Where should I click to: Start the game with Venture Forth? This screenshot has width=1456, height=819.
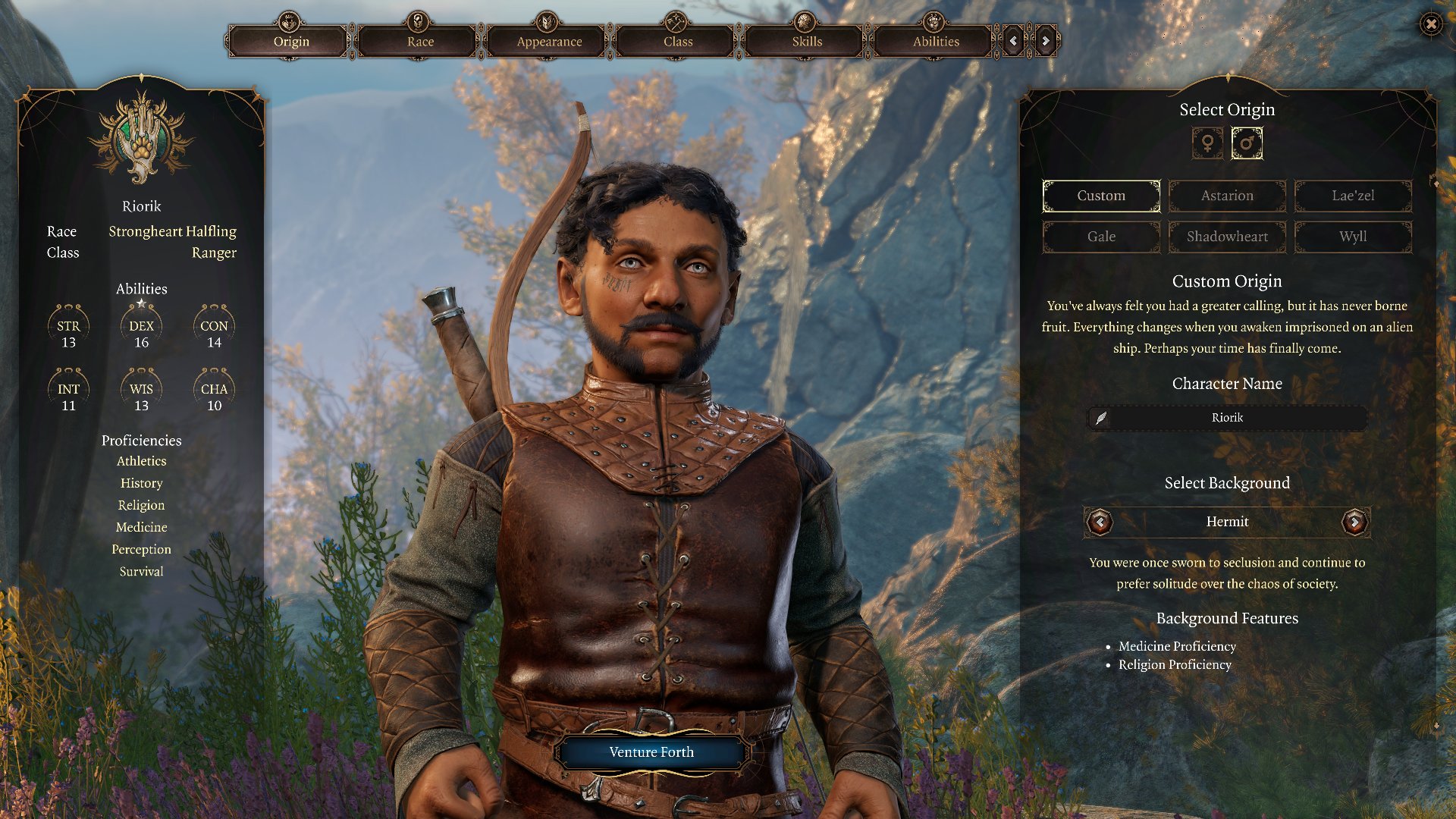coord(651,752)
